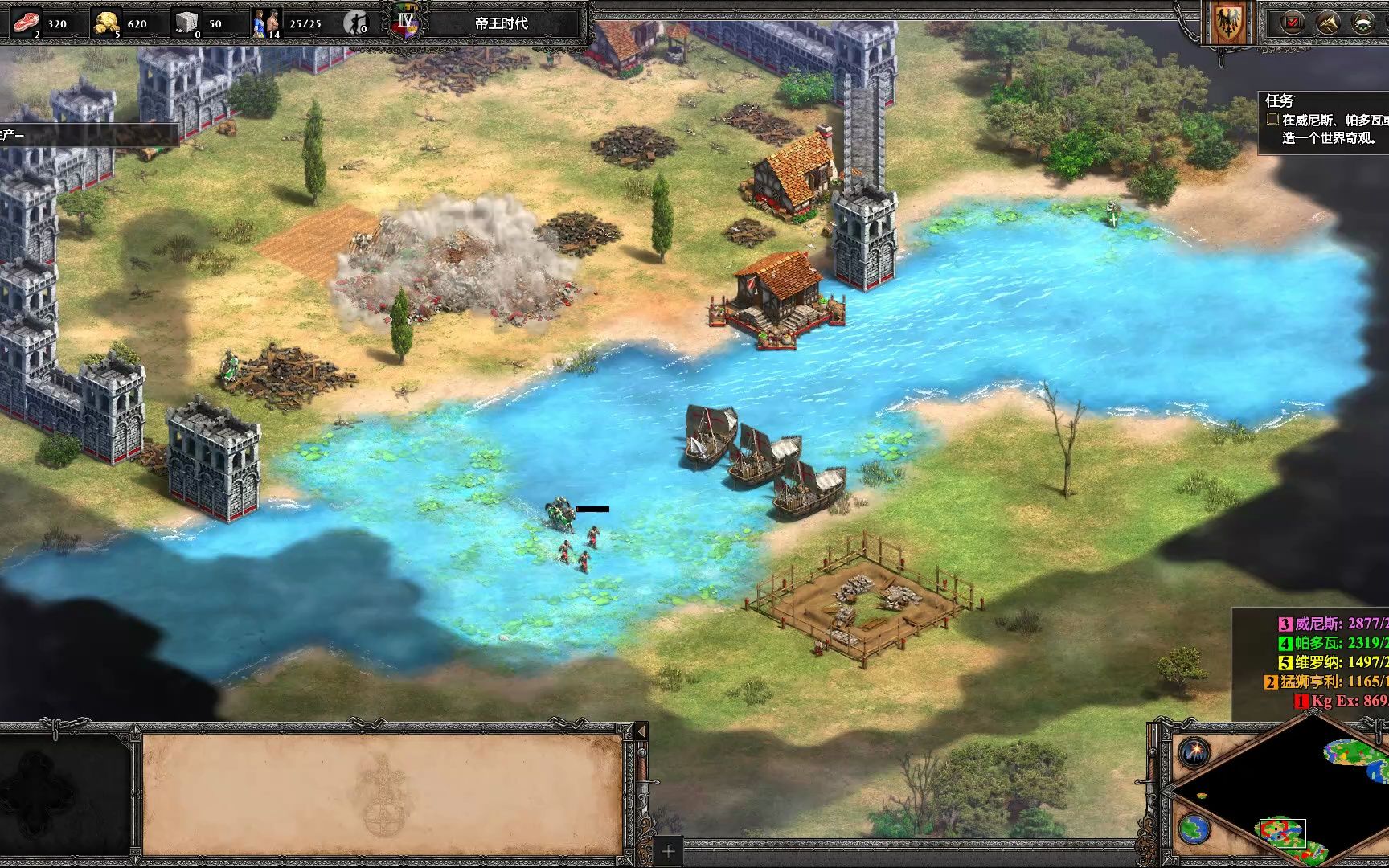Toggle the minimap globe mode button
The image size is (1389, 868).
1195,829
